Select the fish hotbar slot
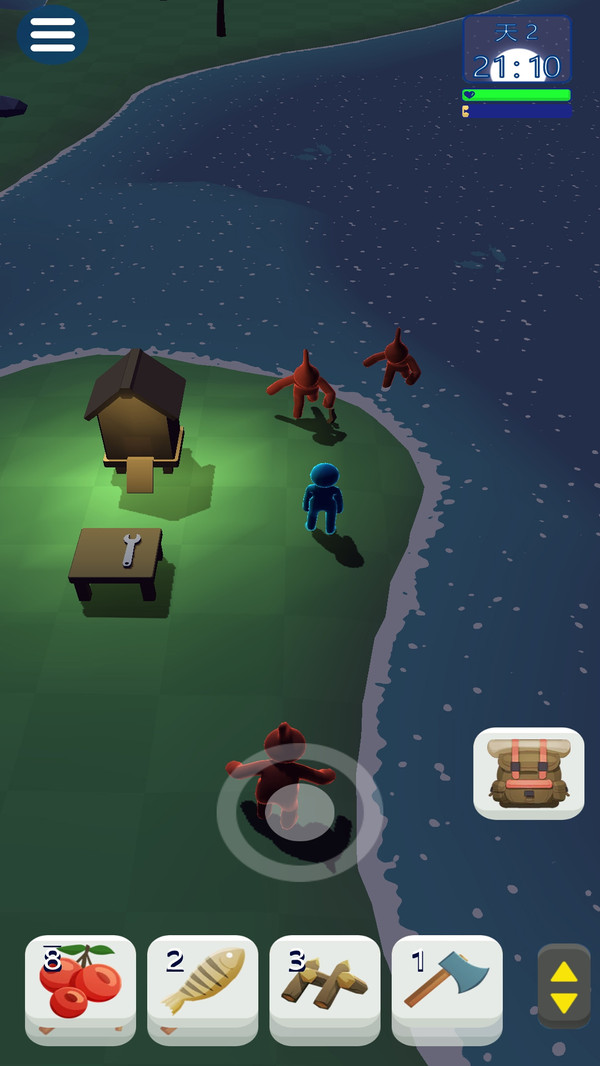Image resolution: width=600 pixels, height=1066 pixels. point(202,984)
